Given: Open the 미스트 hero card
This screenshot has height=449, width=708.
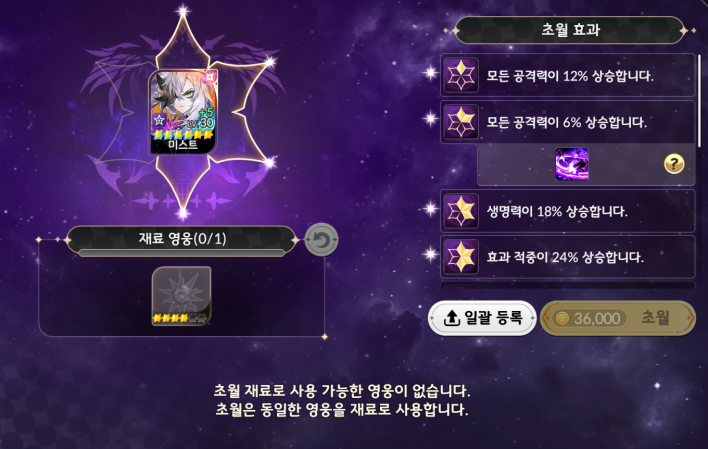Looking at the screenshot, I should tap(182, 112).
